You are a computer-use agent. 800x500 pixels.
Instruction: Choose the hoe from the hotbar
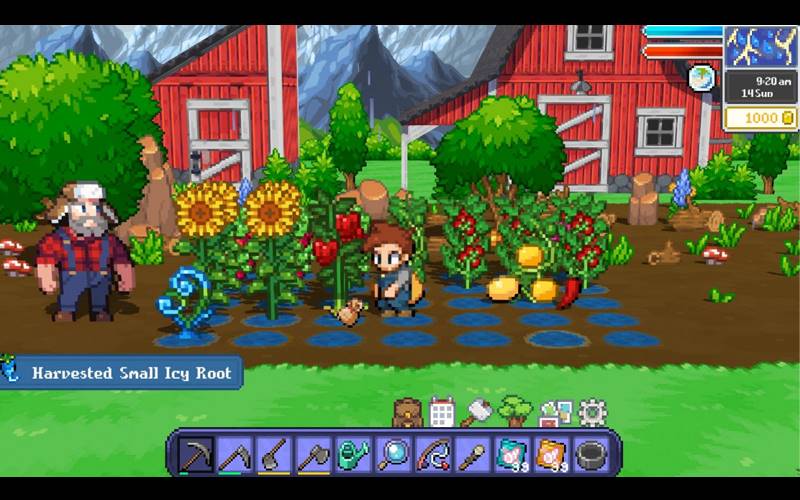pyautogui.click(x=274, y=454)
